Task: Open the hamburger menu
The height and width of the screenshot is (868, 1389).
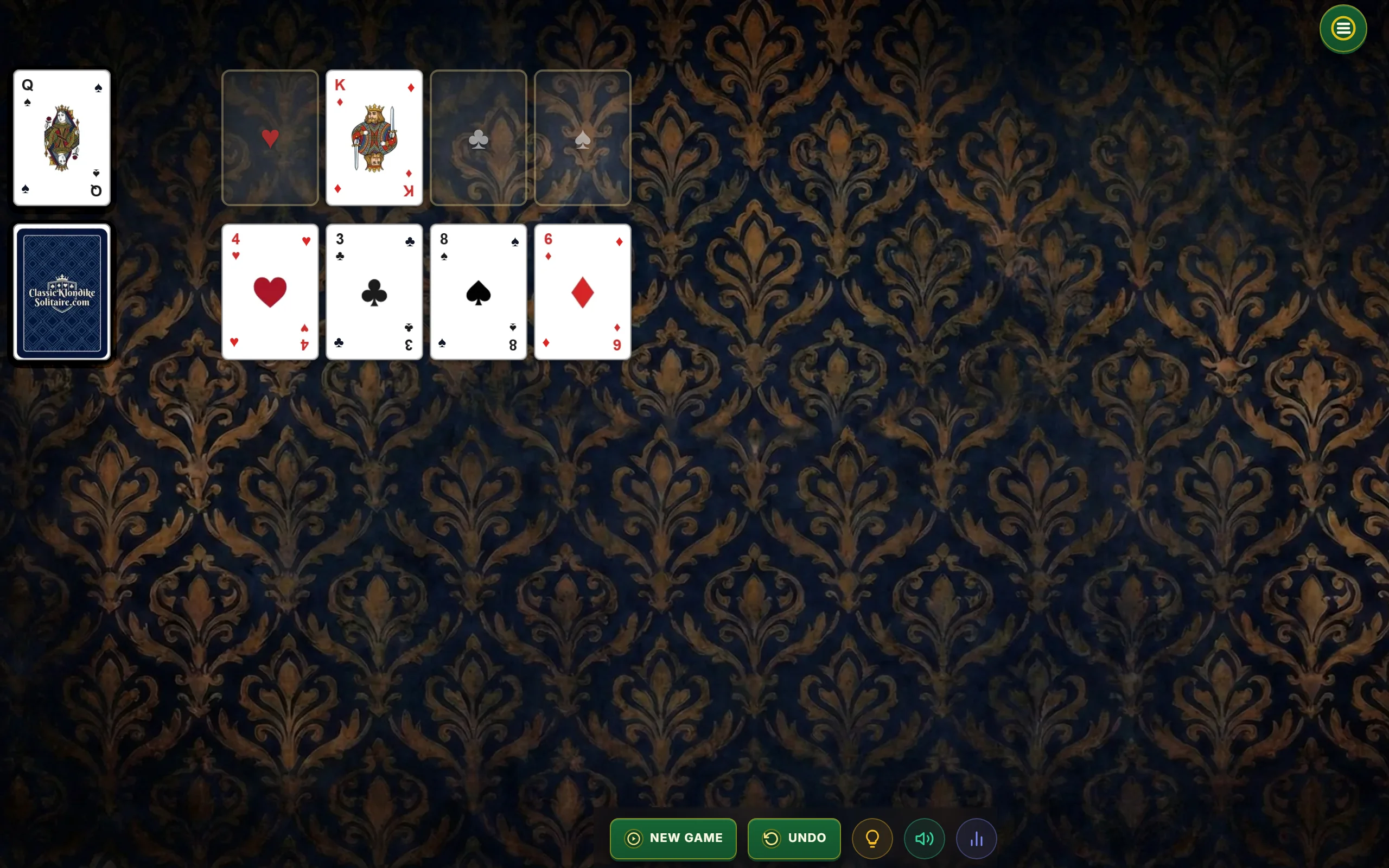Action: (x=1342, y=28)
